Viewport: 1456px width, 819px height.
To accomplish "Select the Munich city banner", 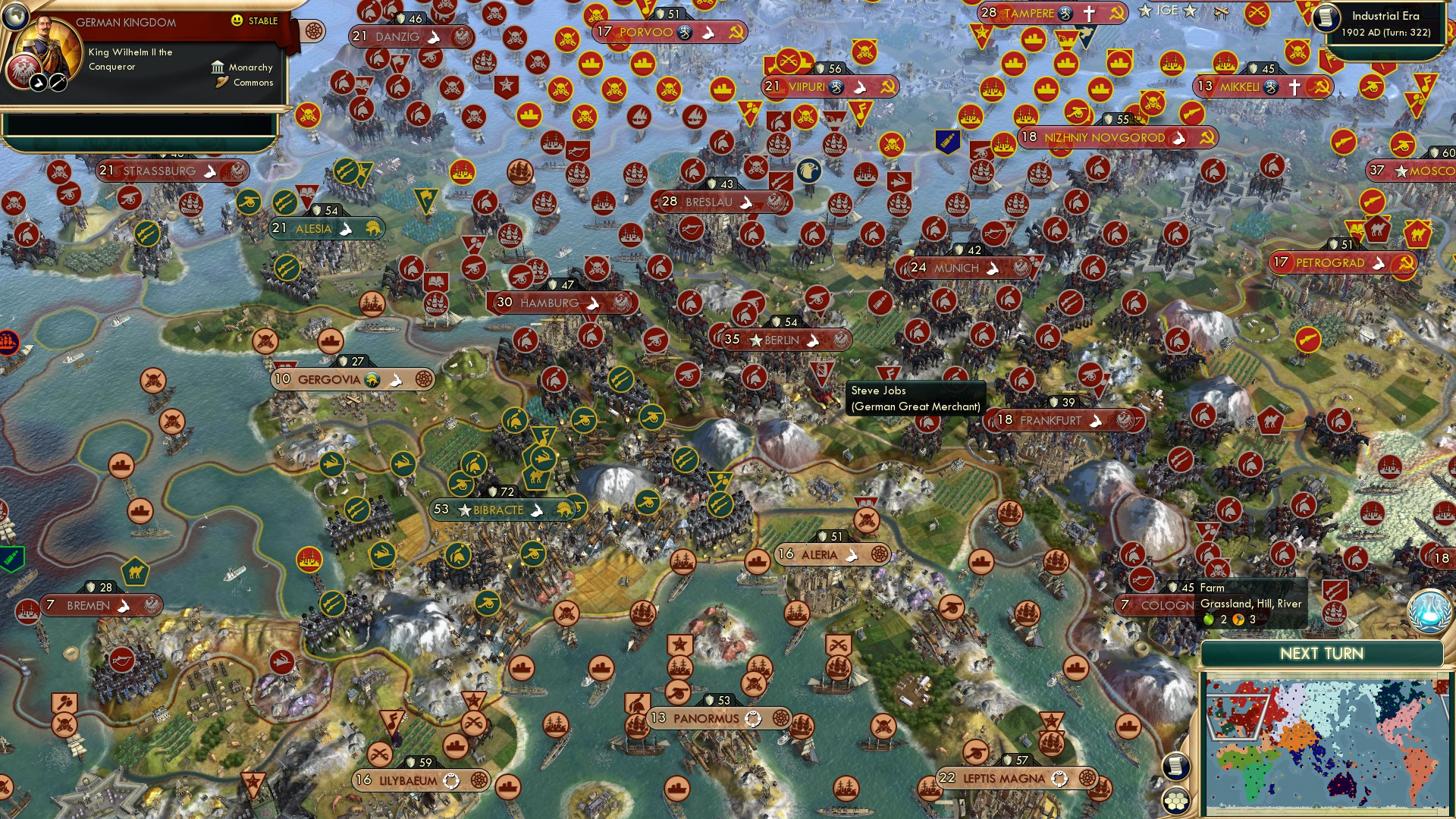I will (x=956, y=268).
